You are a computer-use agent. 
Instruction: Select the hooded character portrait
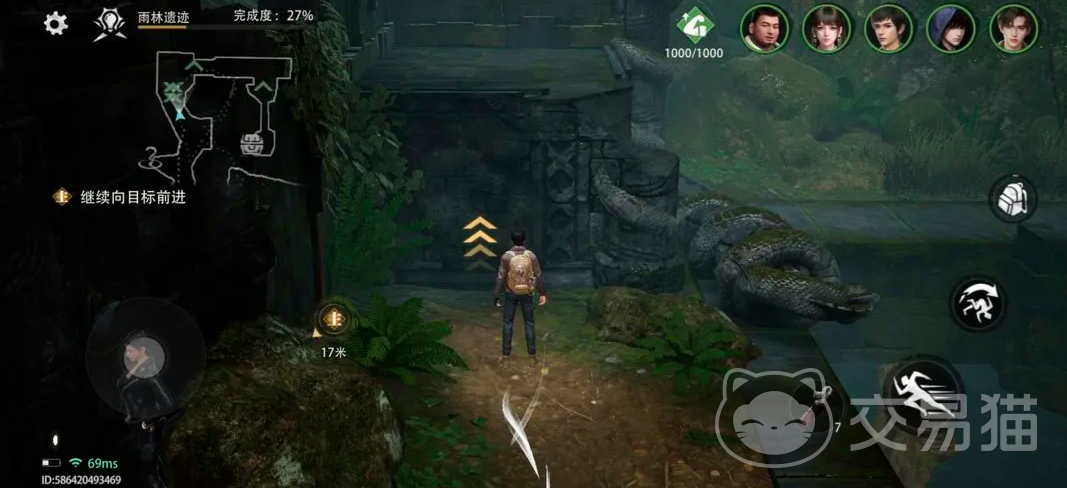coord(951,28)
